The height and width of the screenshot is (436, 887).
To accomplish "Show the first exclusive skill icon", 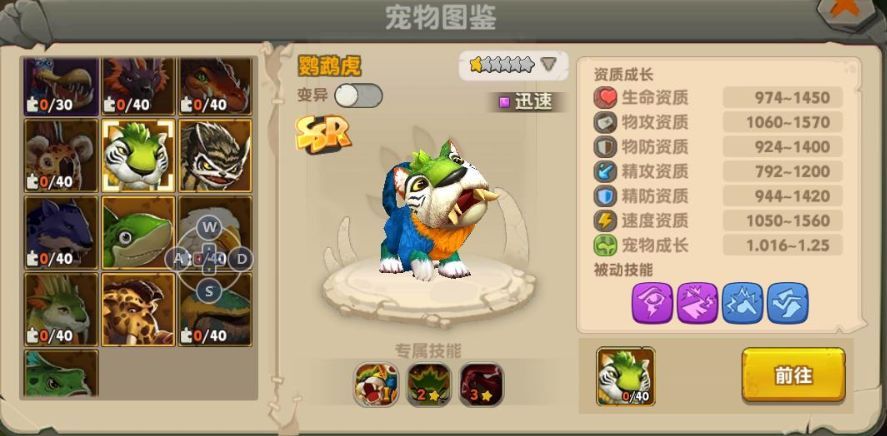I will (x=376, y=384).
